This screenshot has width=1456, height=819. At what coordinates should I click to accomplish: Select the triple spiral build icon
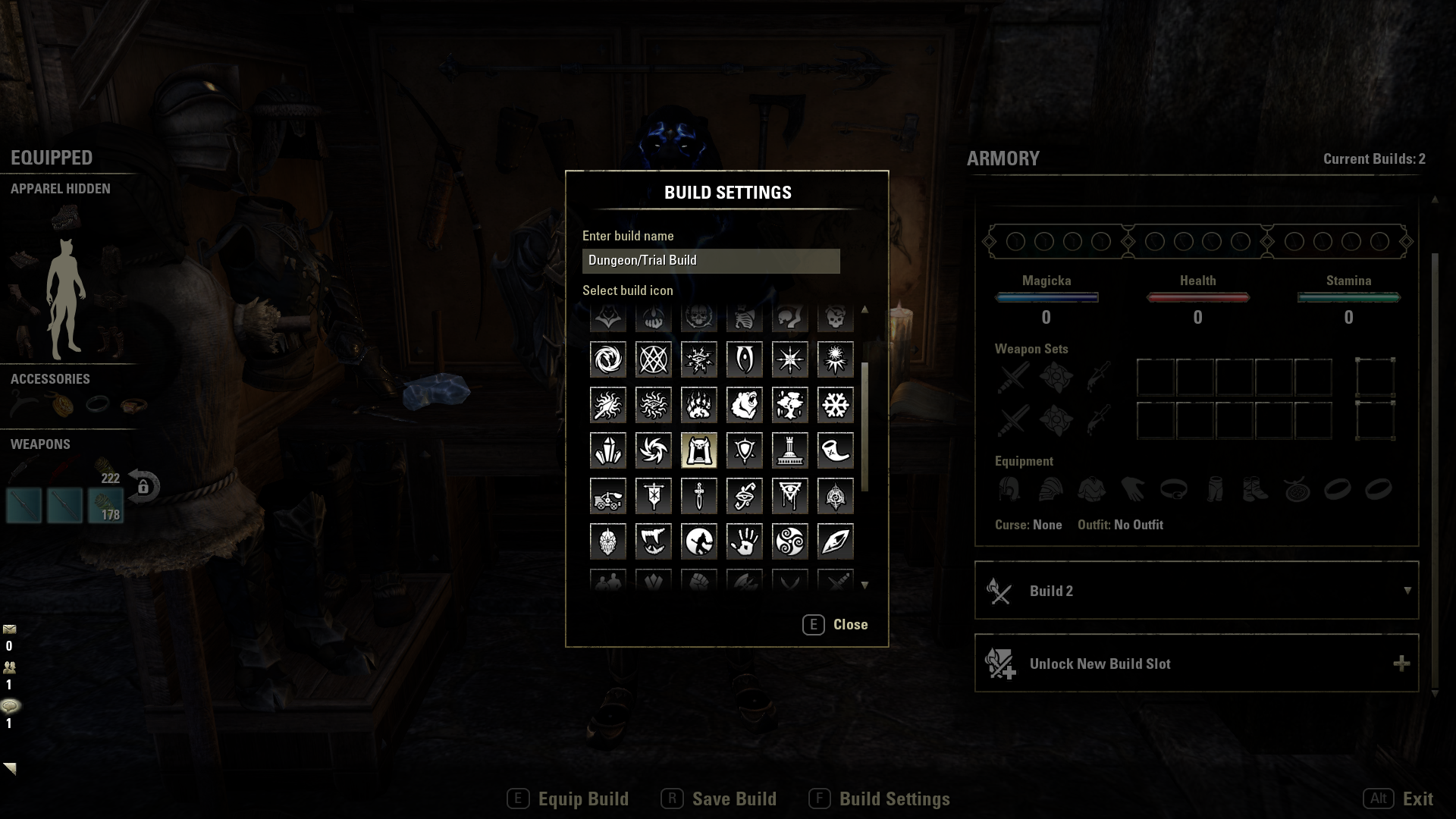pyautogui.click(x=789, y=541)
